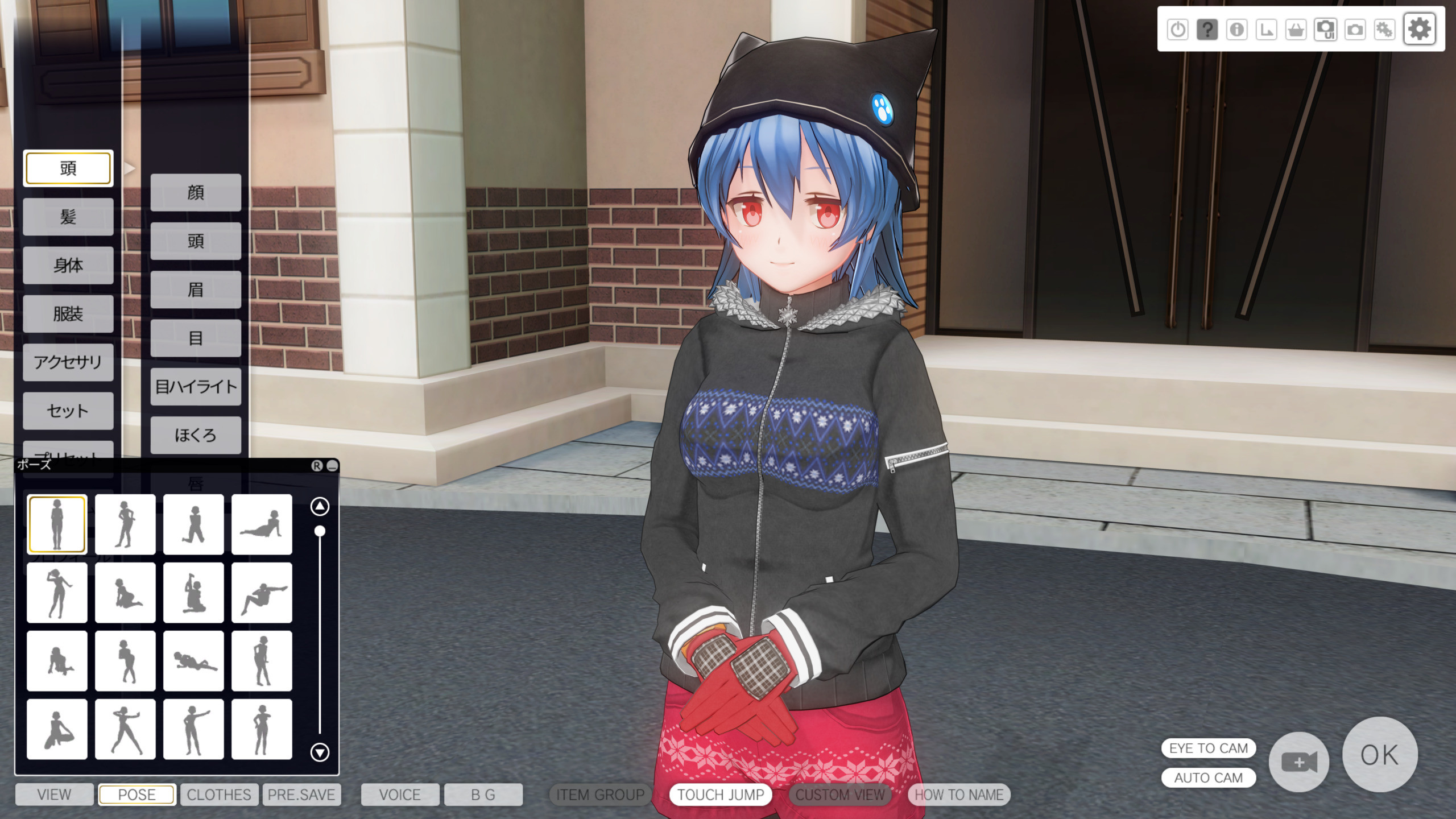Open the 目ハイライト eye highlight submenu
Image resolution: width=1456 pixels, height=819 pixels.
(x=196, y=387)
